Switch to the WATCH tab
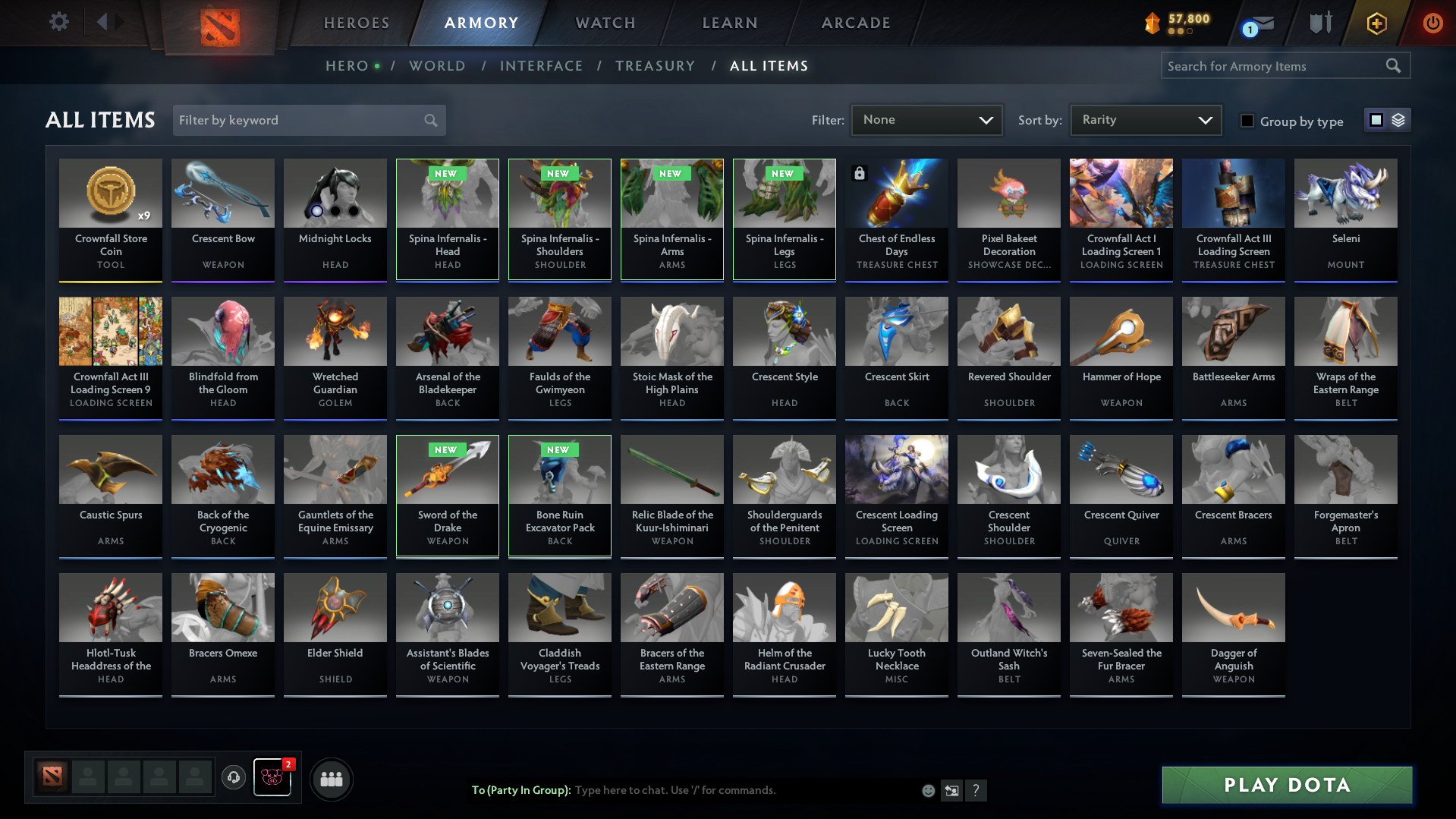Screen dimensions: 1456x819 coord(605,23)
